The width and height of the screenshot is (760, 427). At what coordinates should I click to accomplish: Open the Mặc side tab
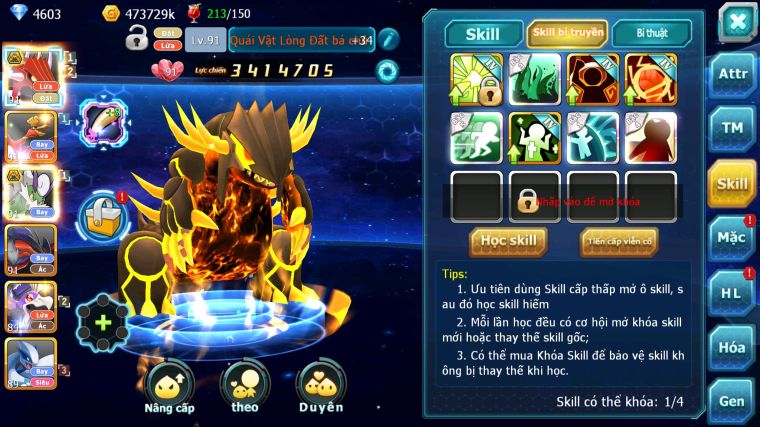[732, 238]
